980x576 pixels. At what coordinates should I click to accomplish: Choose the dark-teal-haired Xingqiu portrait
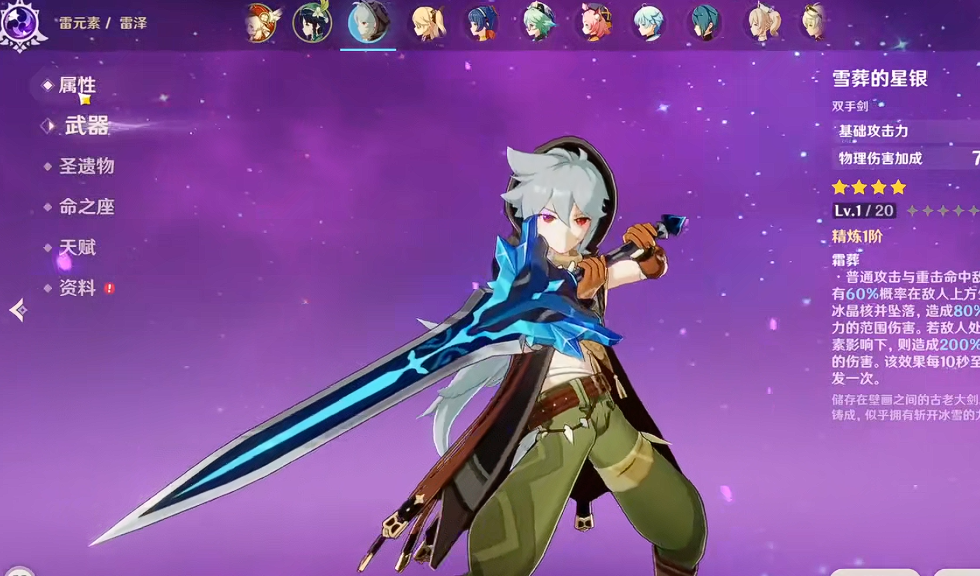click(x=705, y=23)
